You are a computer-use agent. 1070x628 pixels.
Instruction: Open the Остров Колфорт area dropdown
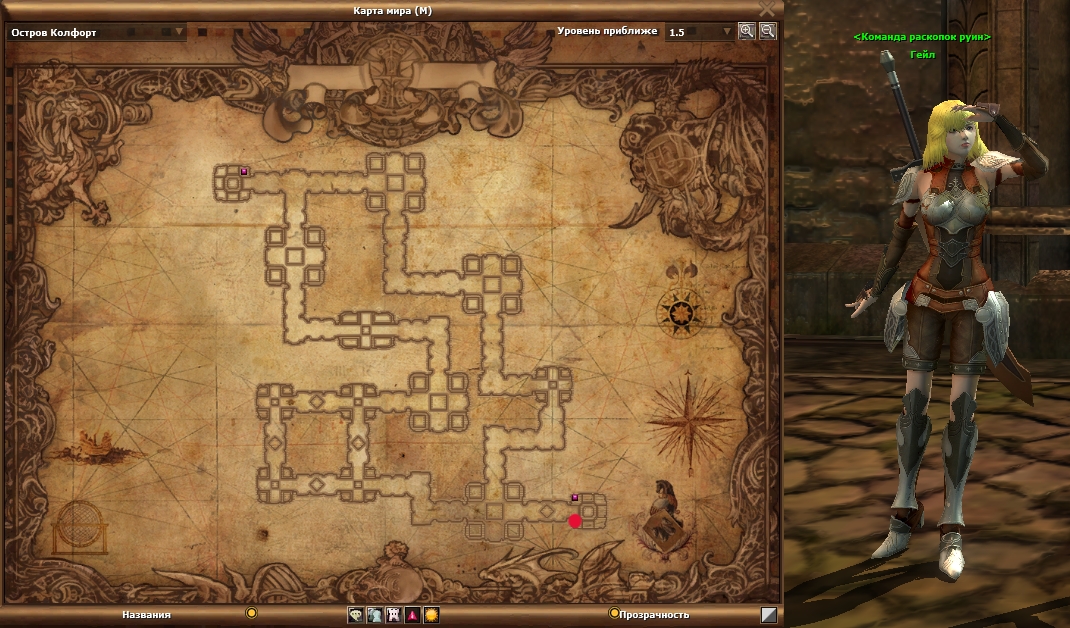[180, 32]
